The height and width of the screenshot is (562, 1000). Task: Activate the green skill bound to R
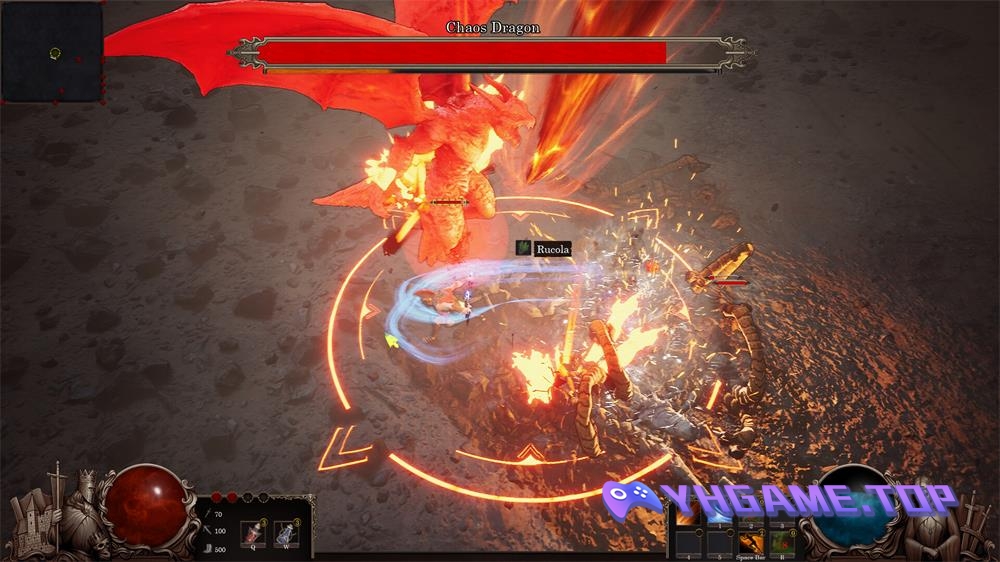[783, 543]
